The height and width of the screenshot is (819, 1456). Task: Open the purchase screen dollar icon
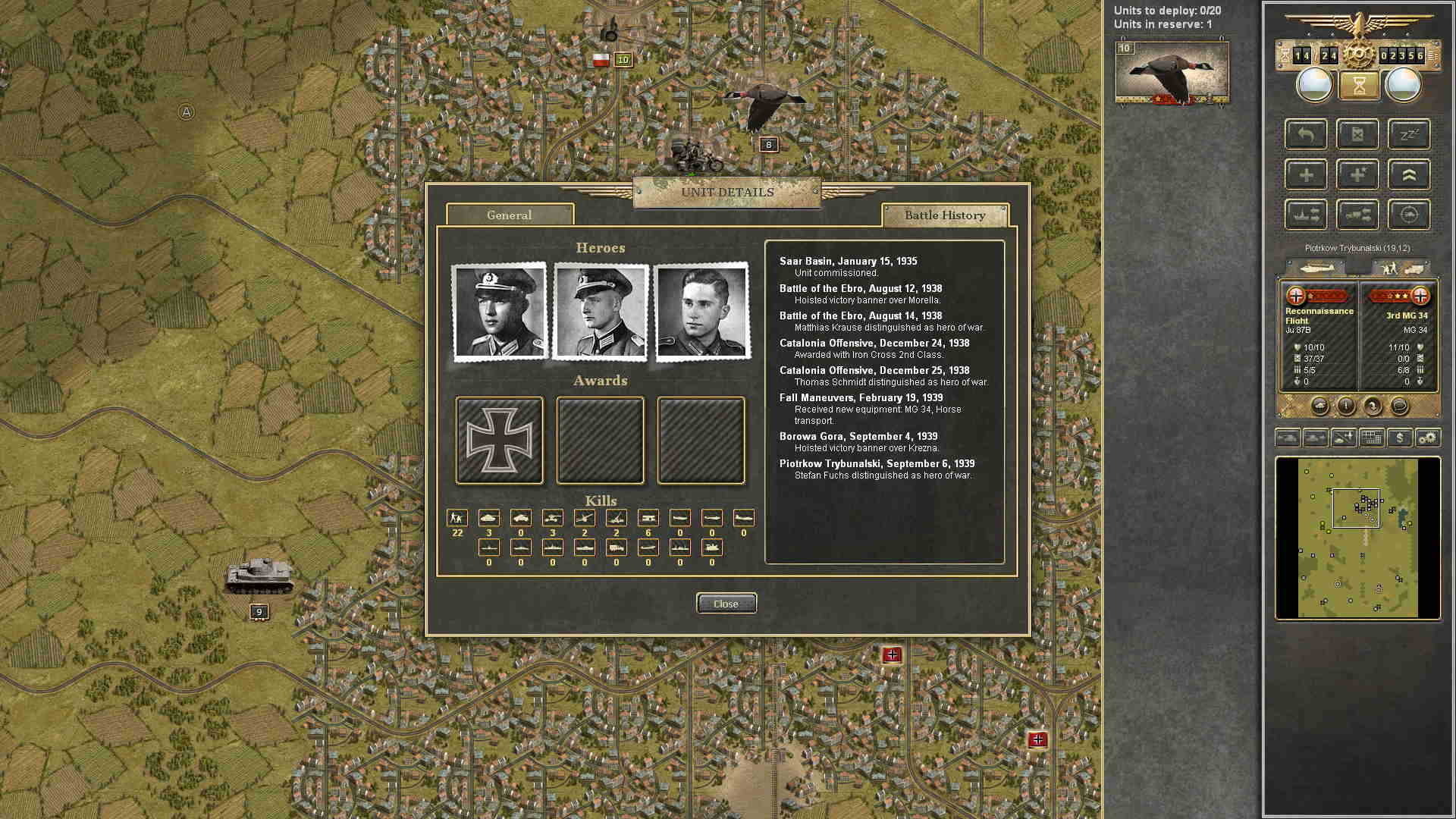tap(1399, 438)
